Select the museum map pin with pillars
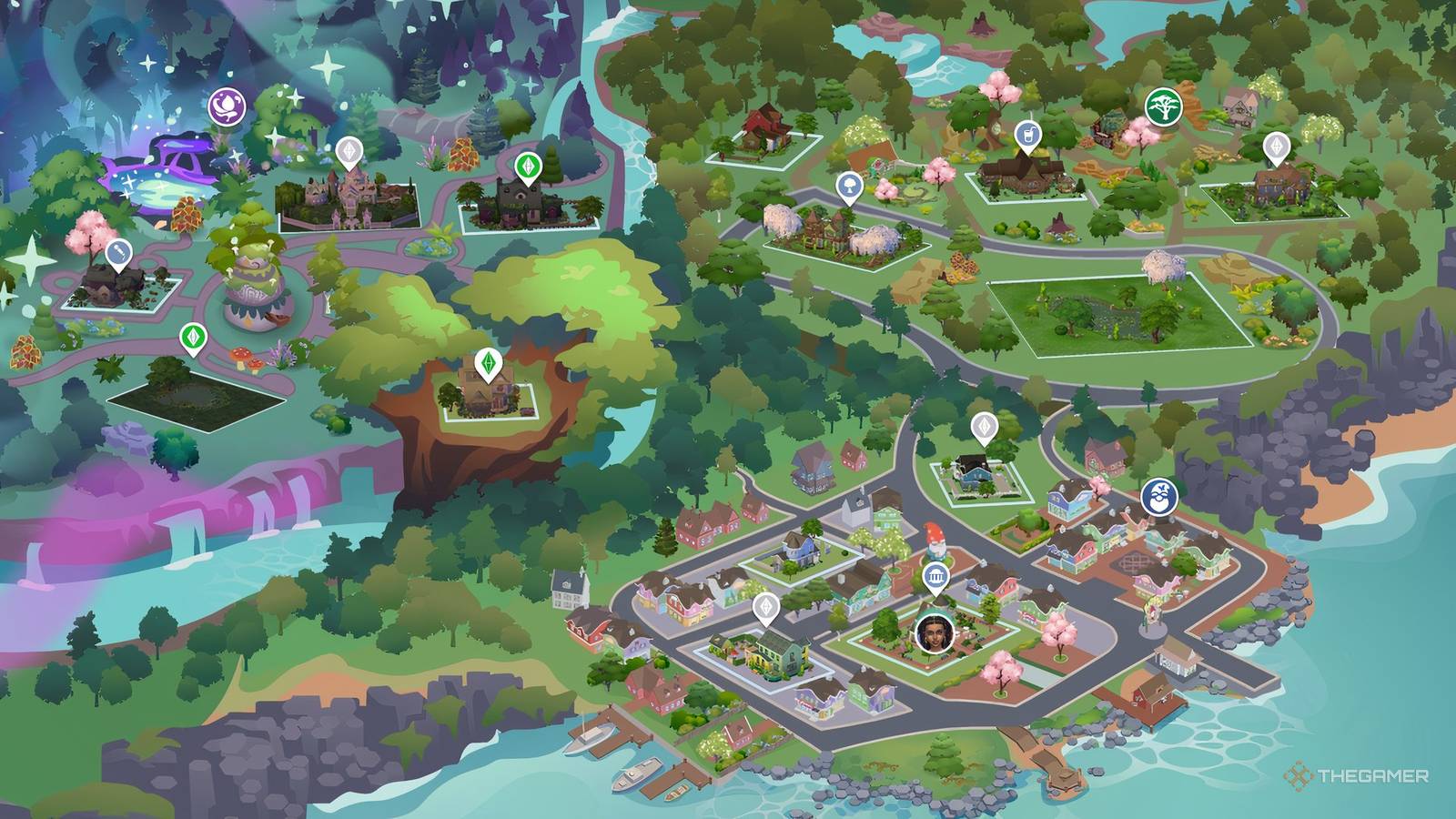This screenshot has height=819, width=1456. [936, 575]
